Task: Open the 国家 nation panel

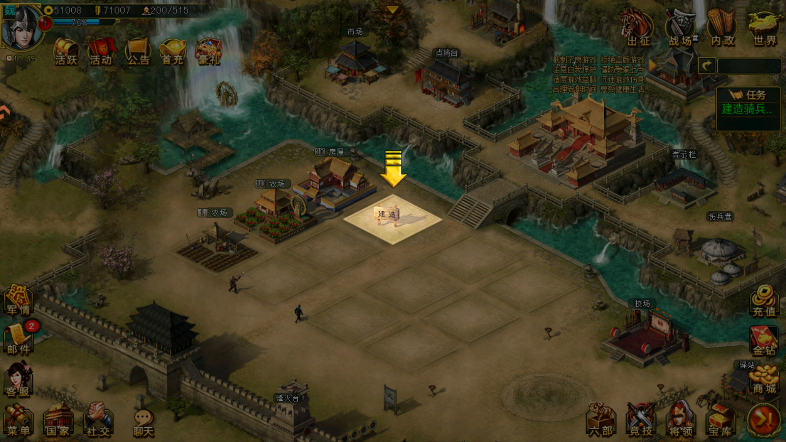Action: [x=58, y=420]
